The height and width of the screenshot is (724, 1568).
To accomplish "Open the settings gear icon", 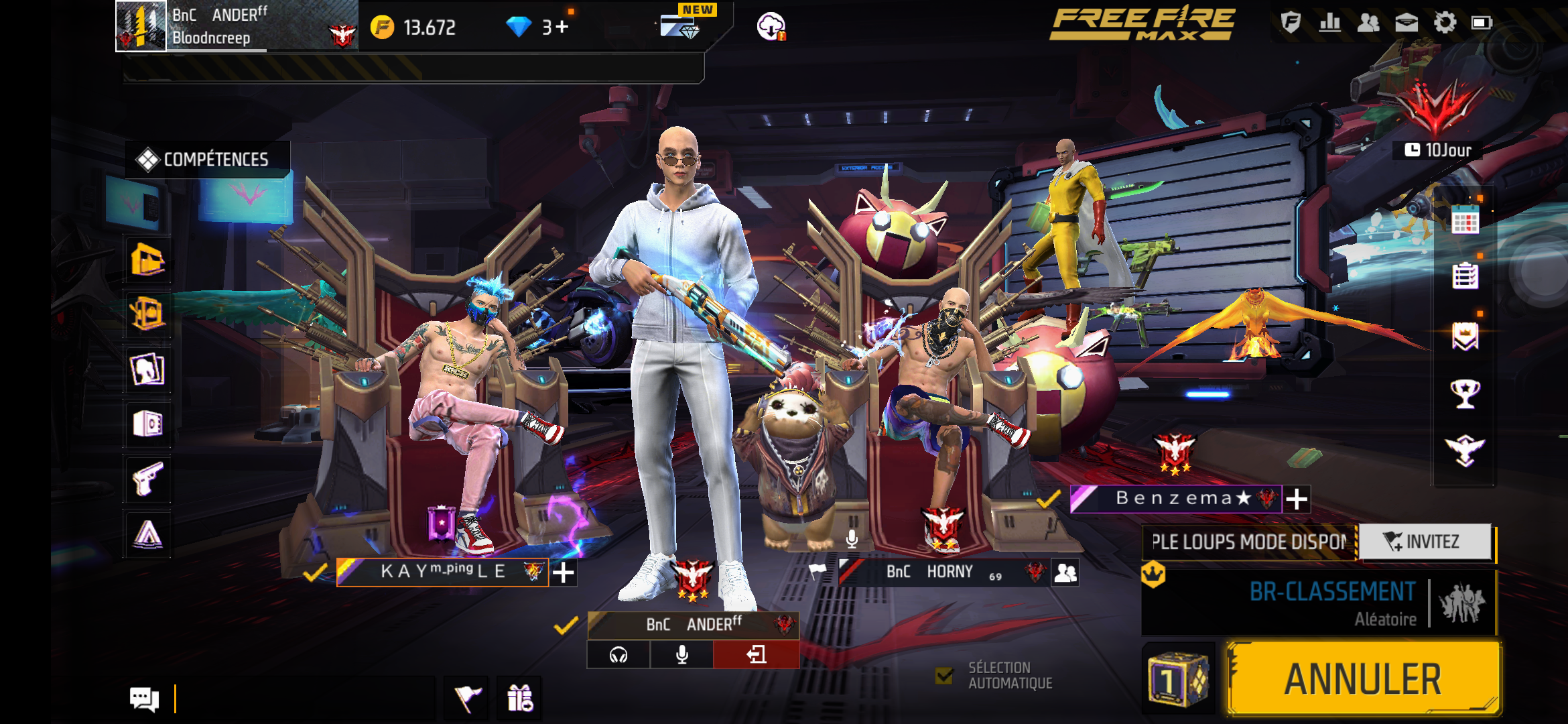I will (1445, 23).
